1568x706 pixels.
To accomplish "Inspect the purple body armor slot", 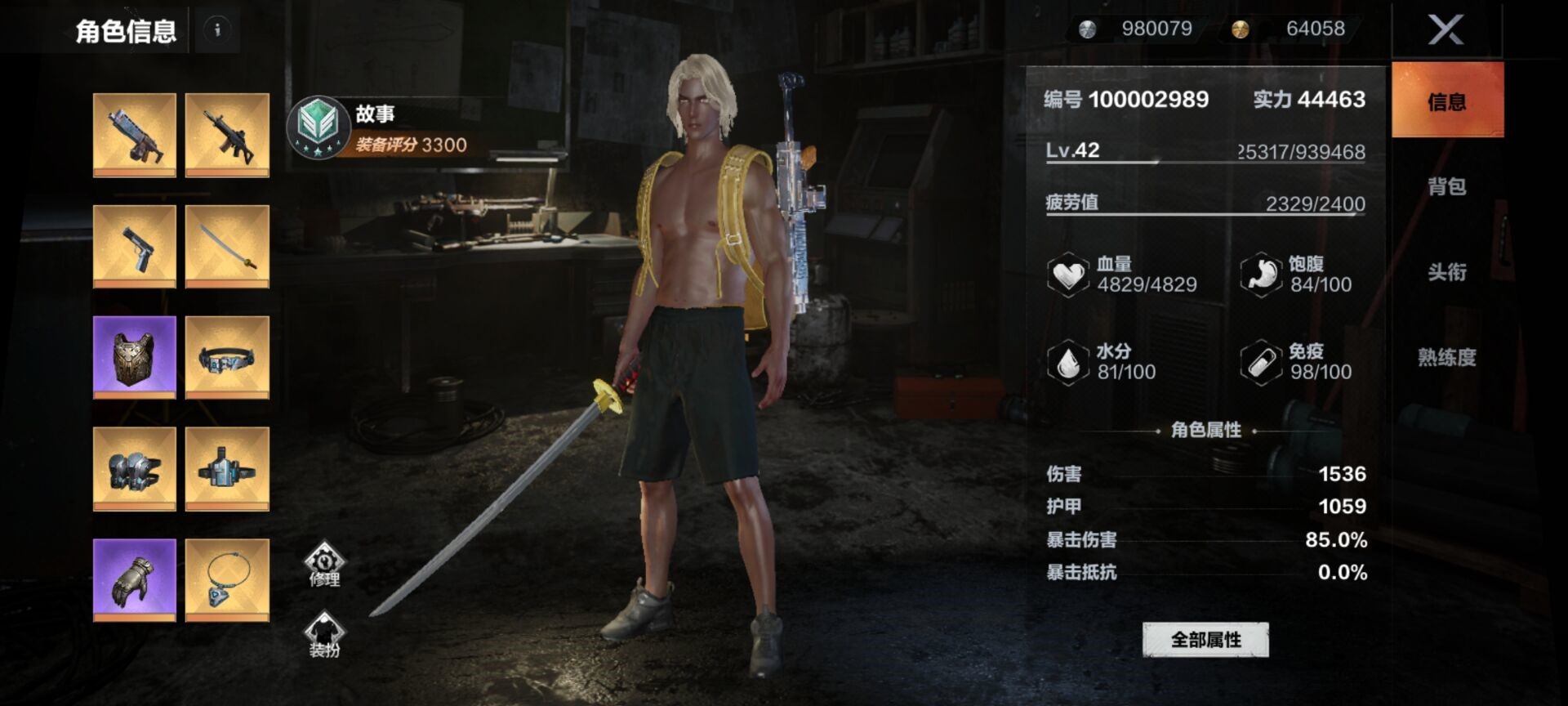I will pyautogui.click(x=135, y=357).
